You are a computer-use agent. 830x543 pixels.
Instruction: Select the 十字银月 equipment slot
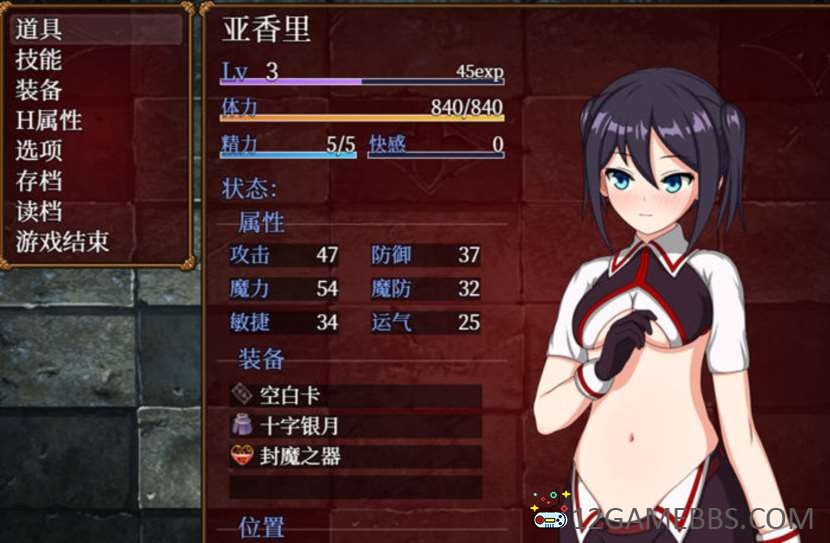355,426
